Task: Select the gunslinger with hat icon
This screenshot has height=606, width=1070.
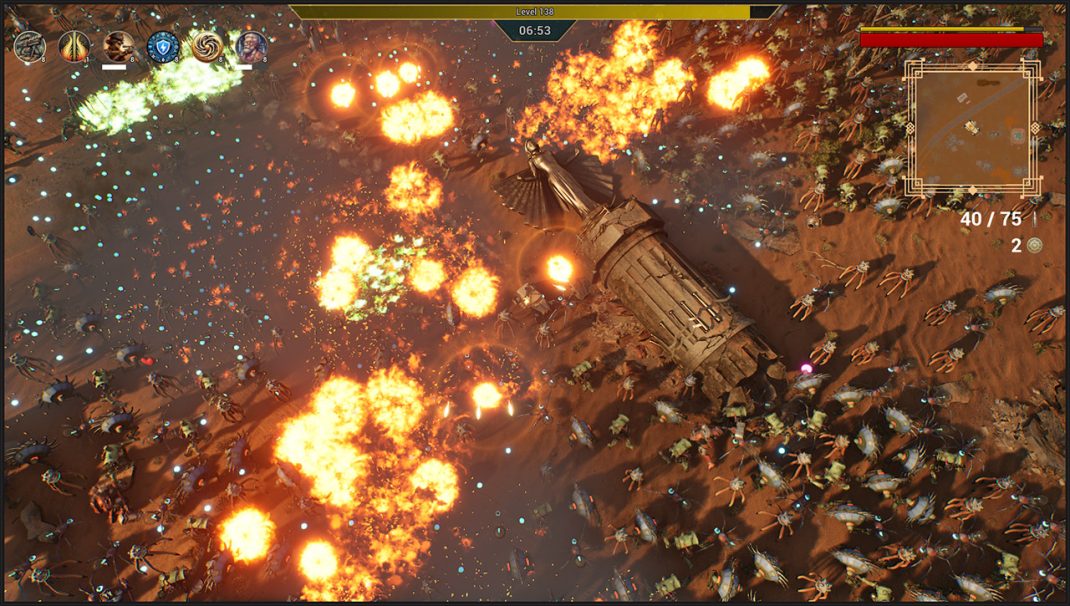Action: coord(119,46)
